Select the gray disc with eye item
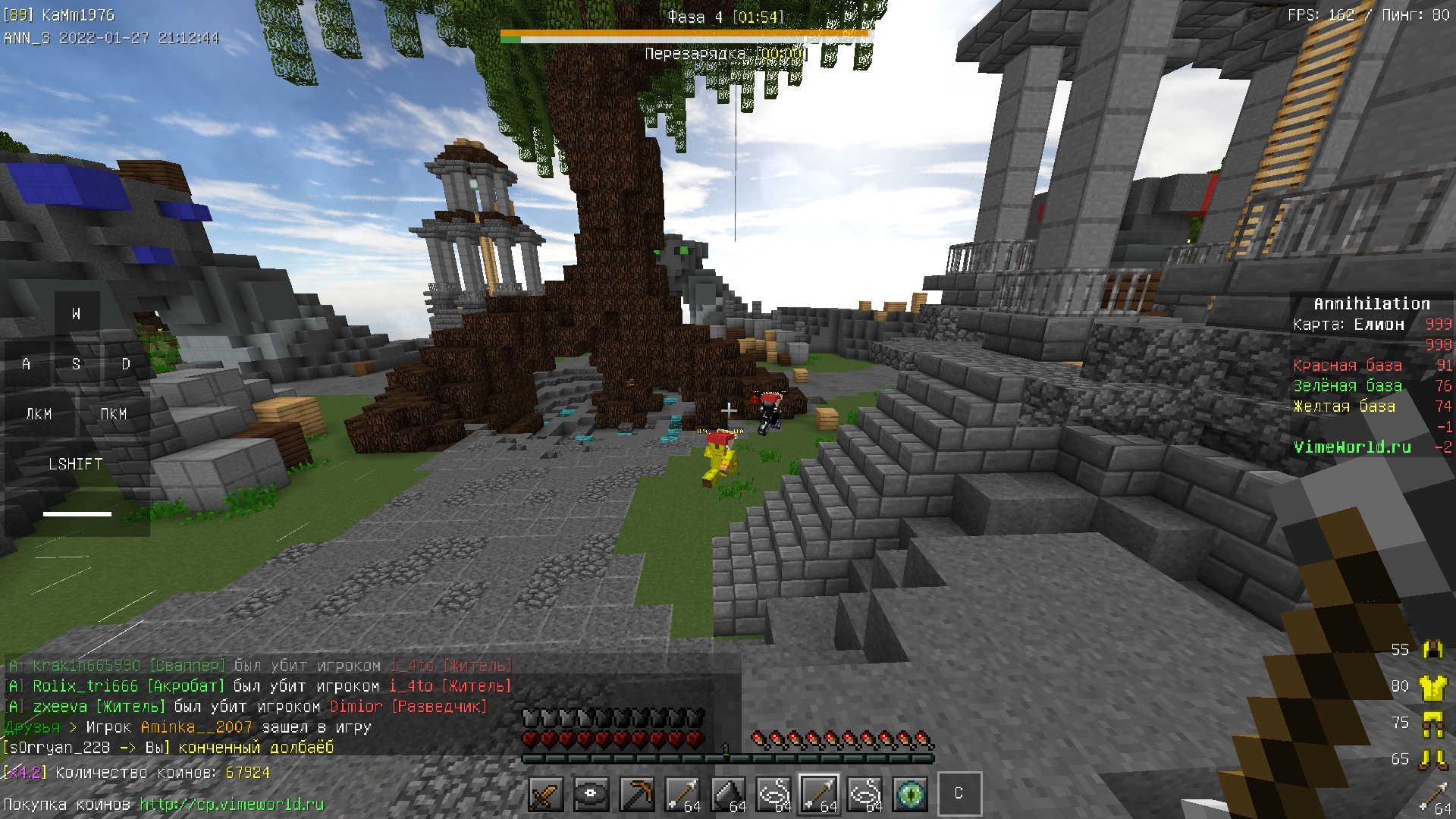Image resolution: width=1456 pixels, height=819 pixels. coord(591,795)
